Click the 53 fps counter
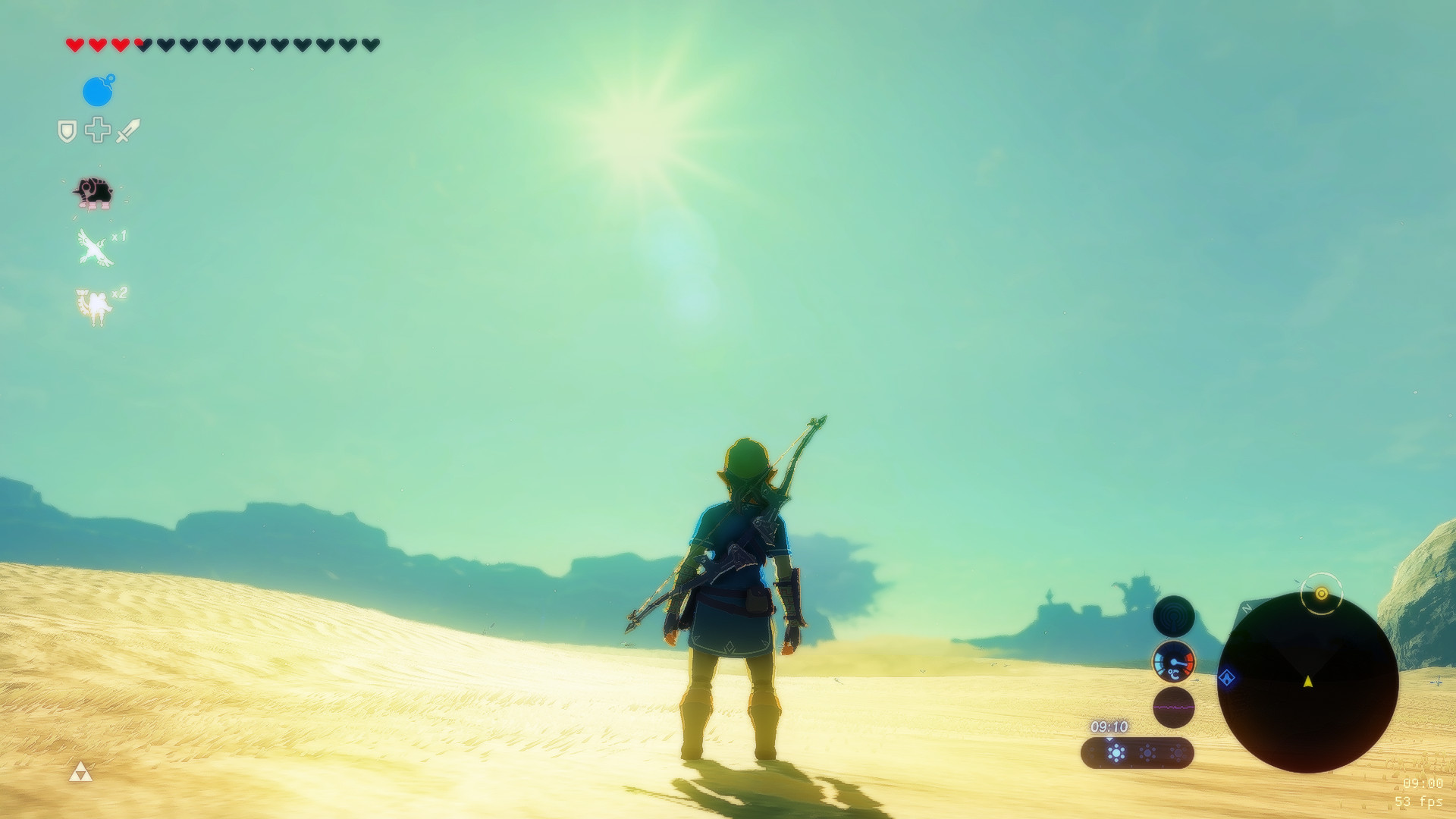 point(1420,801)
